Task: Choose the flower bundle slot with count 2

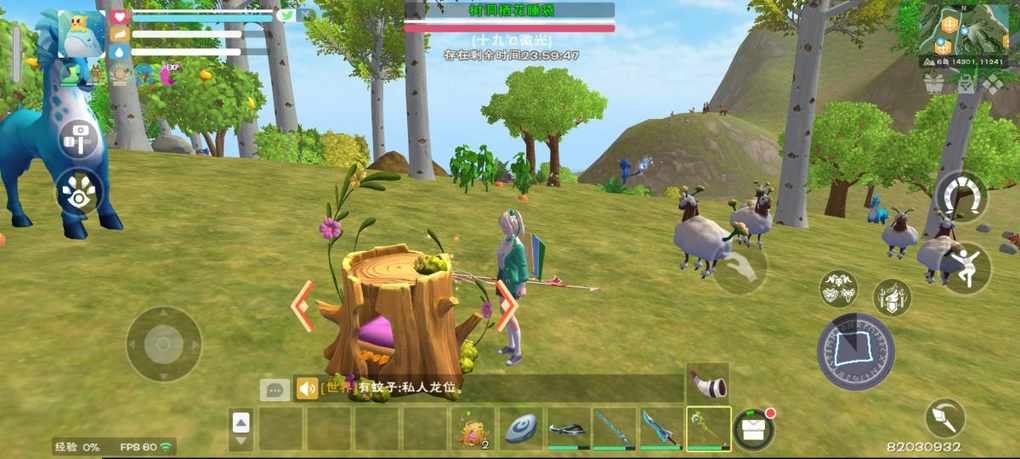Action: (472, 428)
